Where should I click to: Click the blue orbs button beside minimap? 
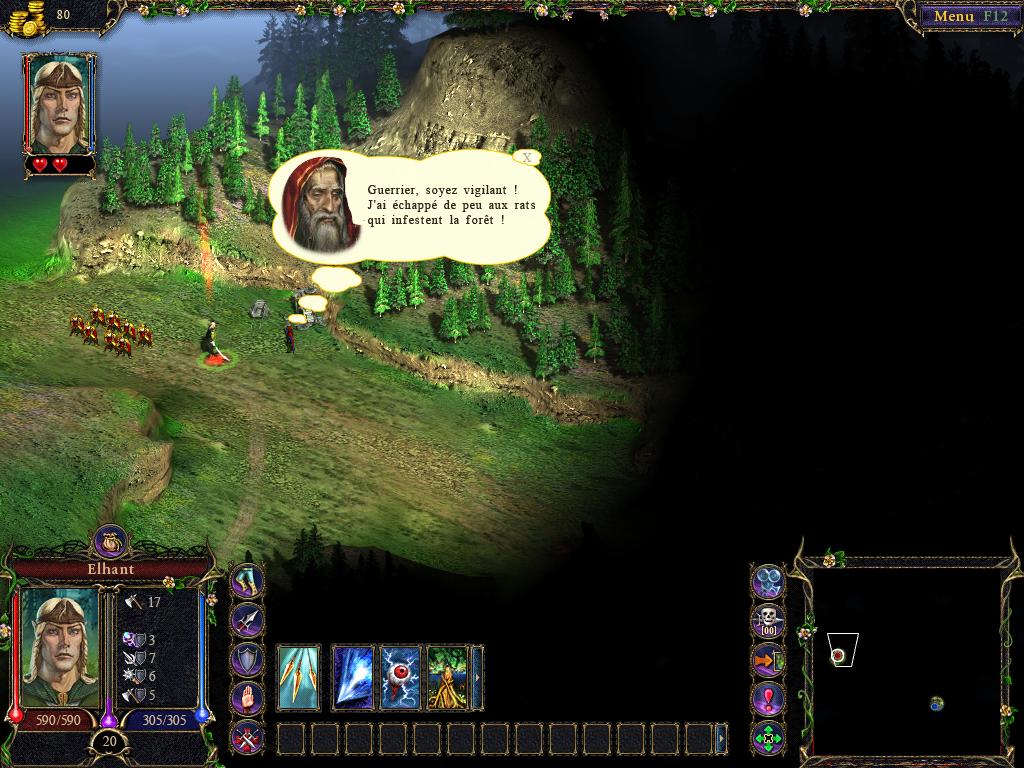pyautogui.click(x=767, y=581)
